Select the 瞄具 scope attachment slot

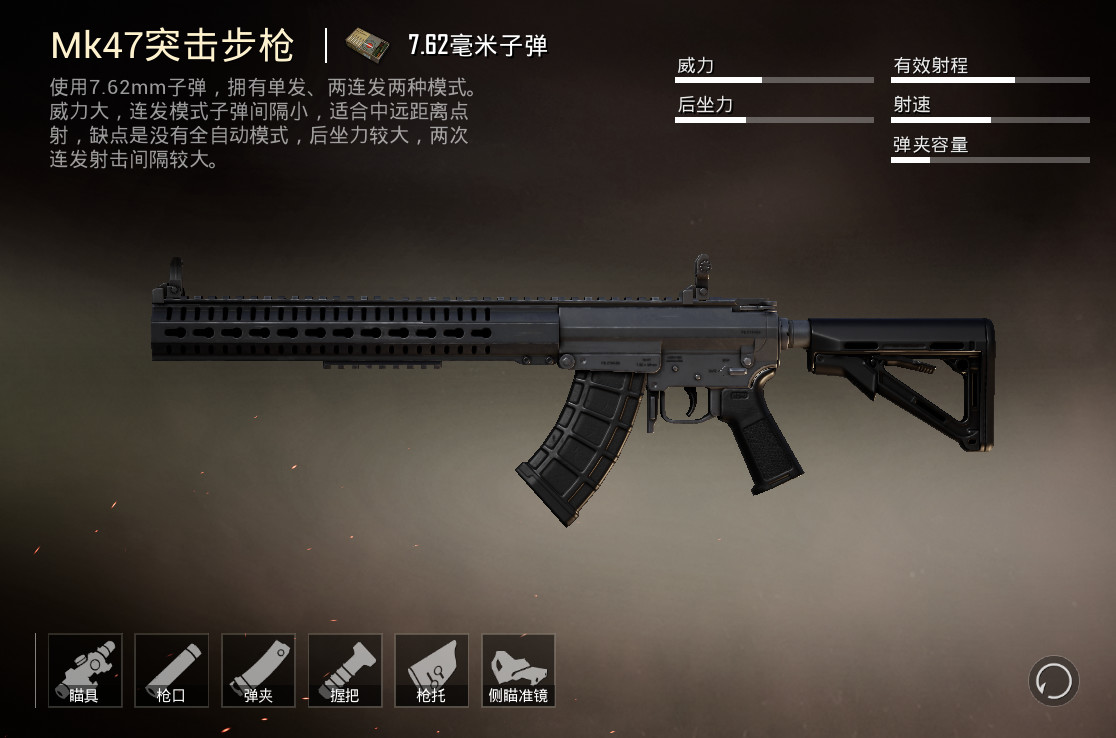[85, 670]
